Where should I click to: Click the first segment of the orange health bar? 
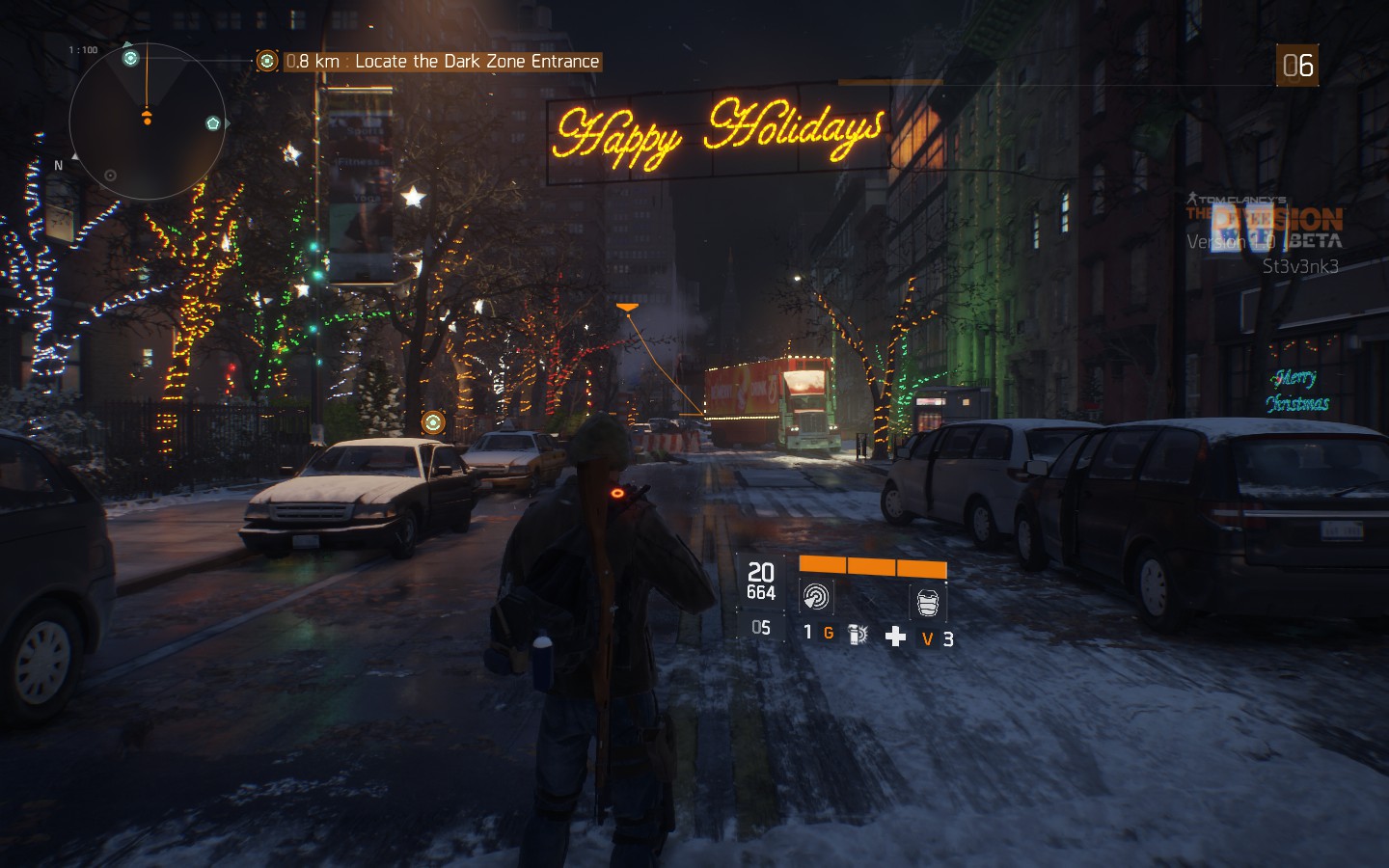(x=823, y=566)
